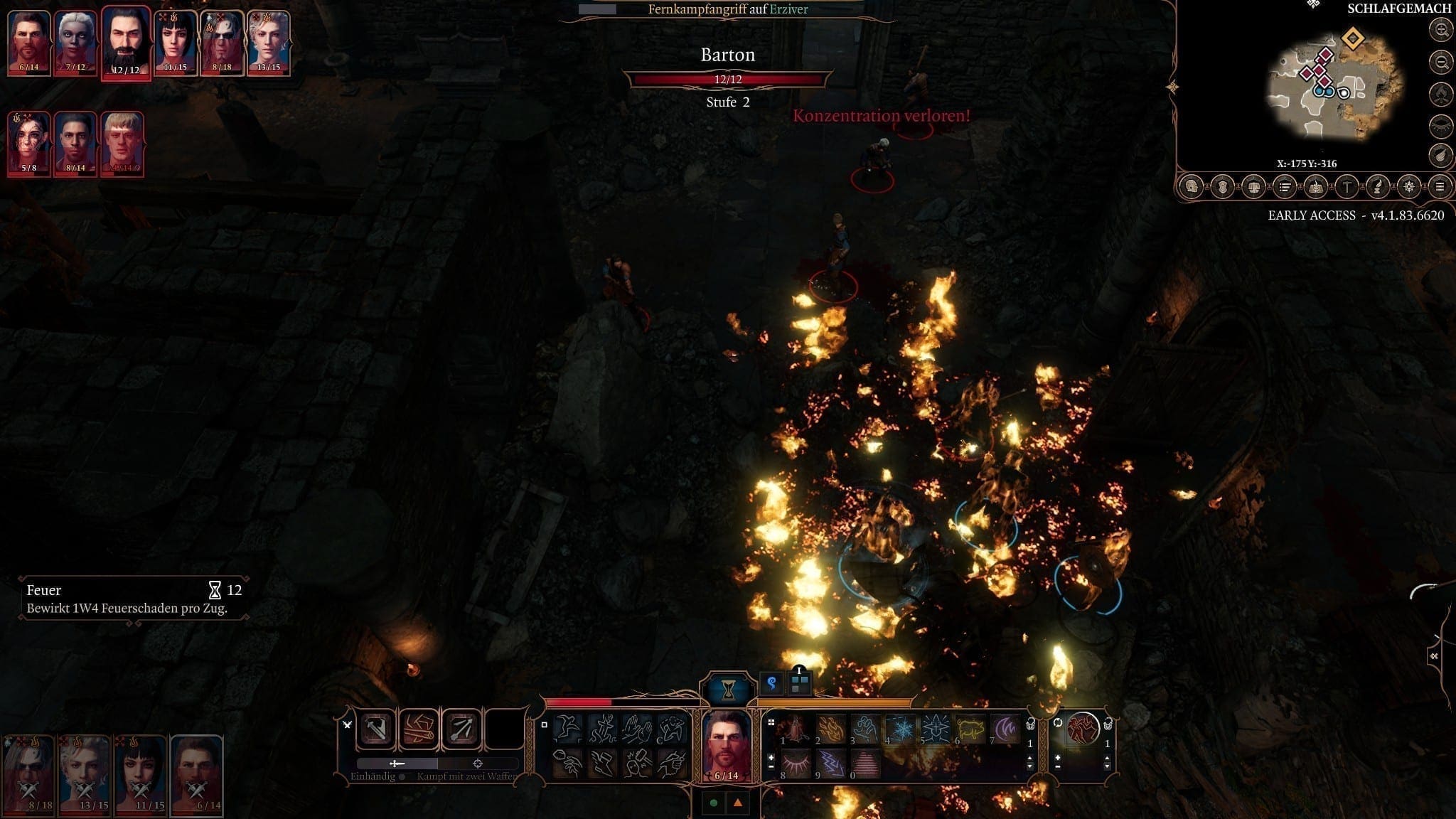Select Barton's bearded portrait in turn order
This screenshot has width=1456, height=819.
coord(126,41)
